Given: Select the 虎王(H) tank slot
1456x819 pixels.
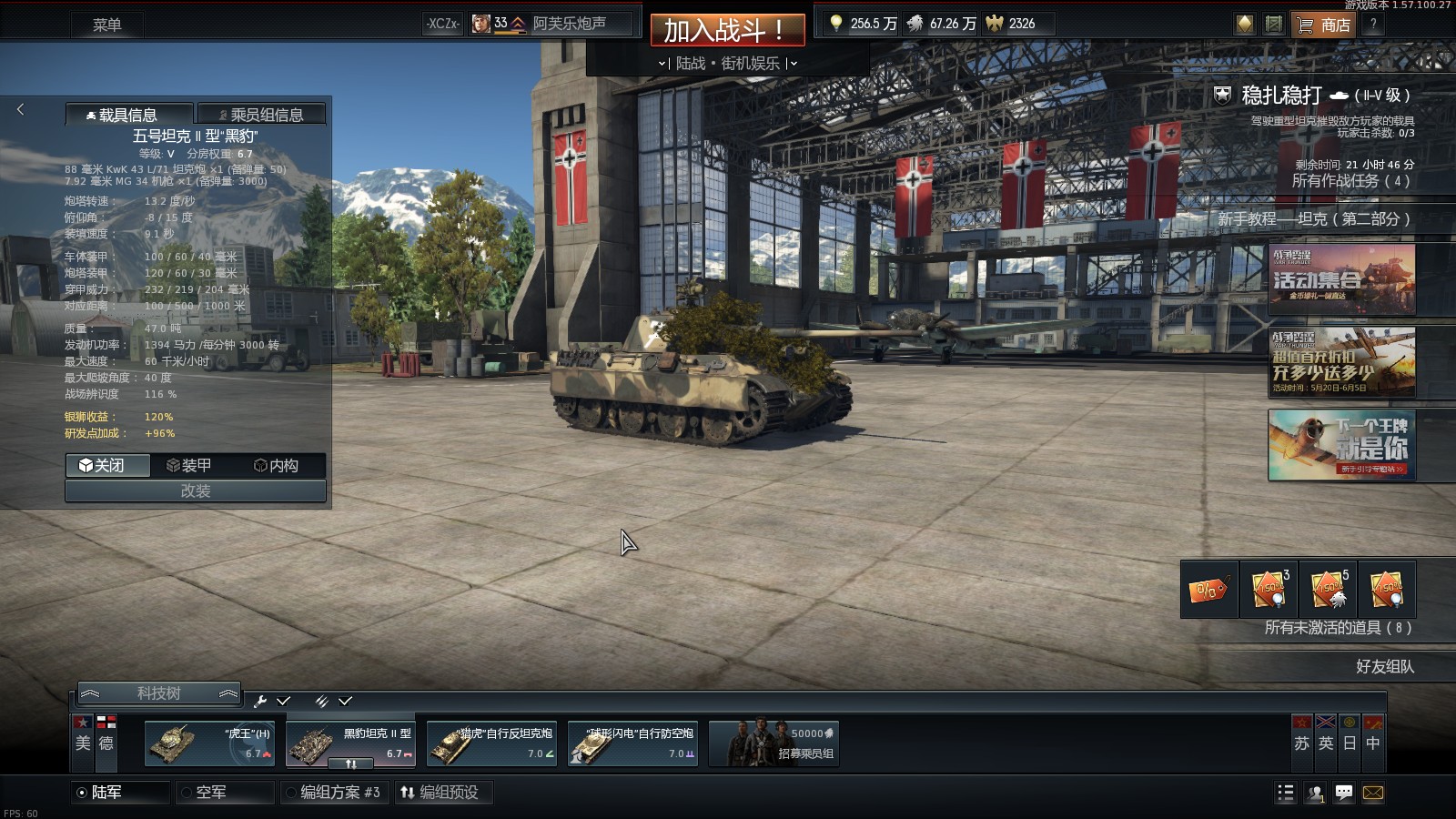Looking at the screenshot, I should coord(210,743).
